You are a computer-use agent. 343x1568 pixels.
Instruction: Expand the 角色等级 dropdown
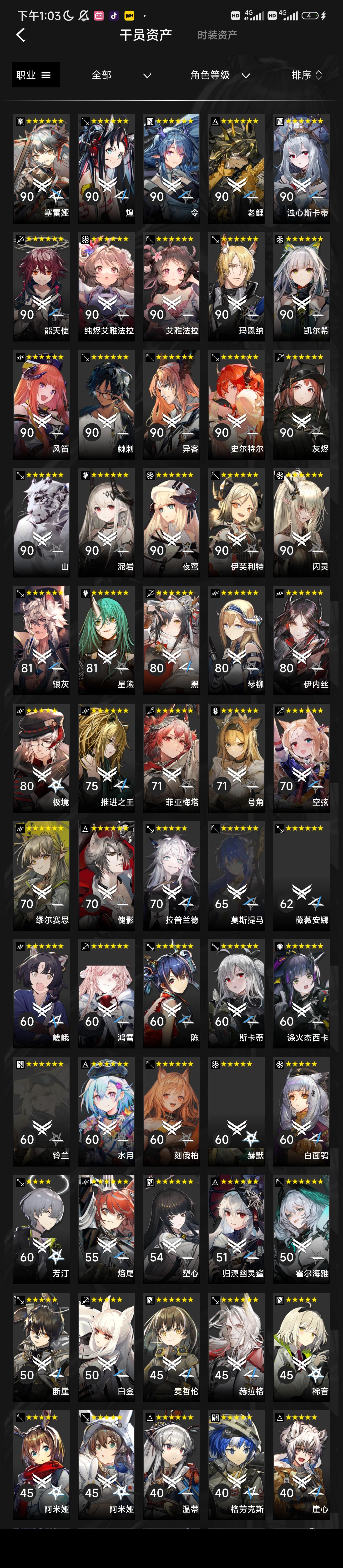tap(219, 75)
